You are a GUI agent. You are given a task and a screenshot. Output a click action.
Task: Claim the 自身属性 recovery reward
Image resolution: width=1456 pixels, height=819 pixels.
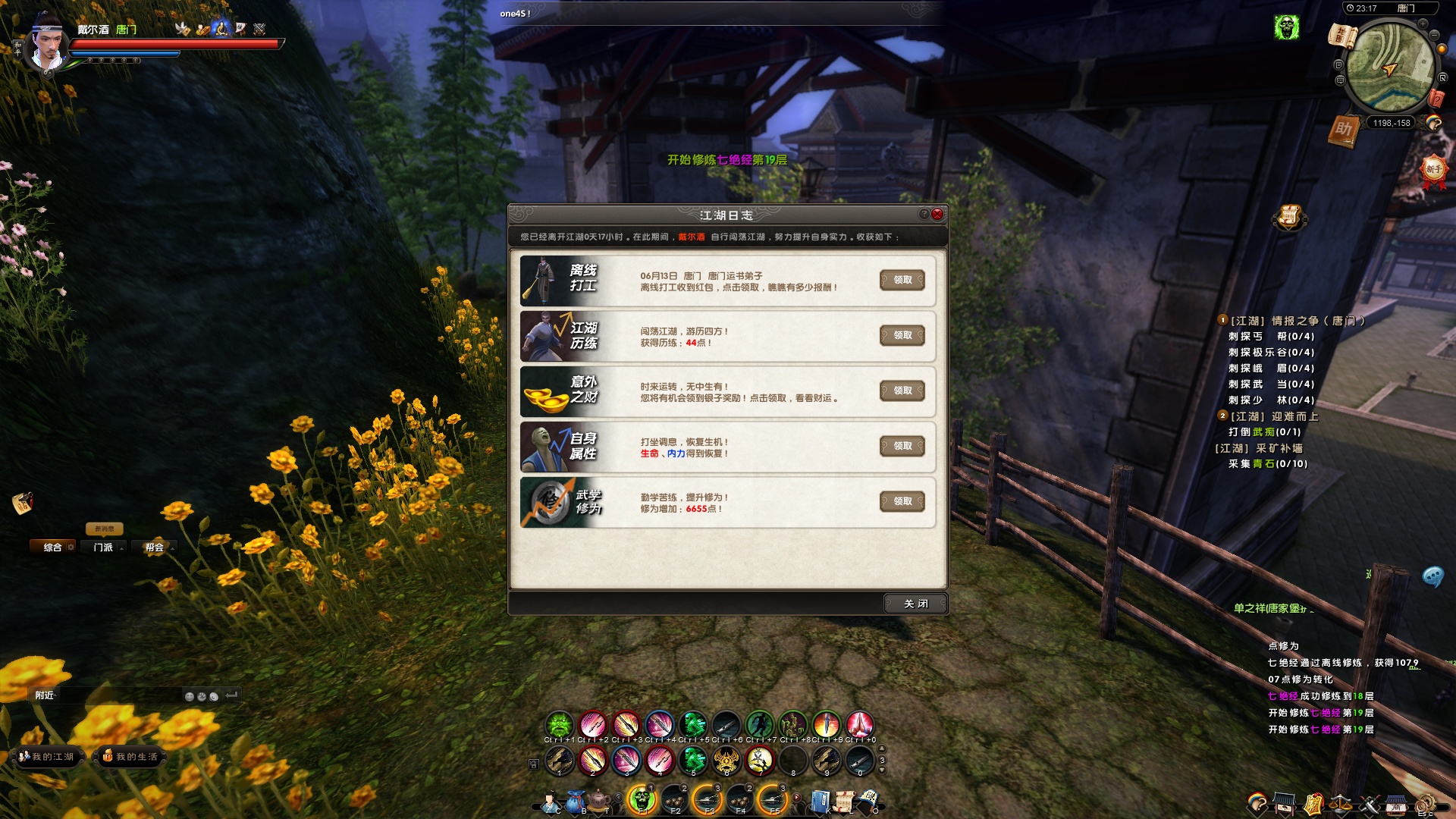[x=902, y=446]
